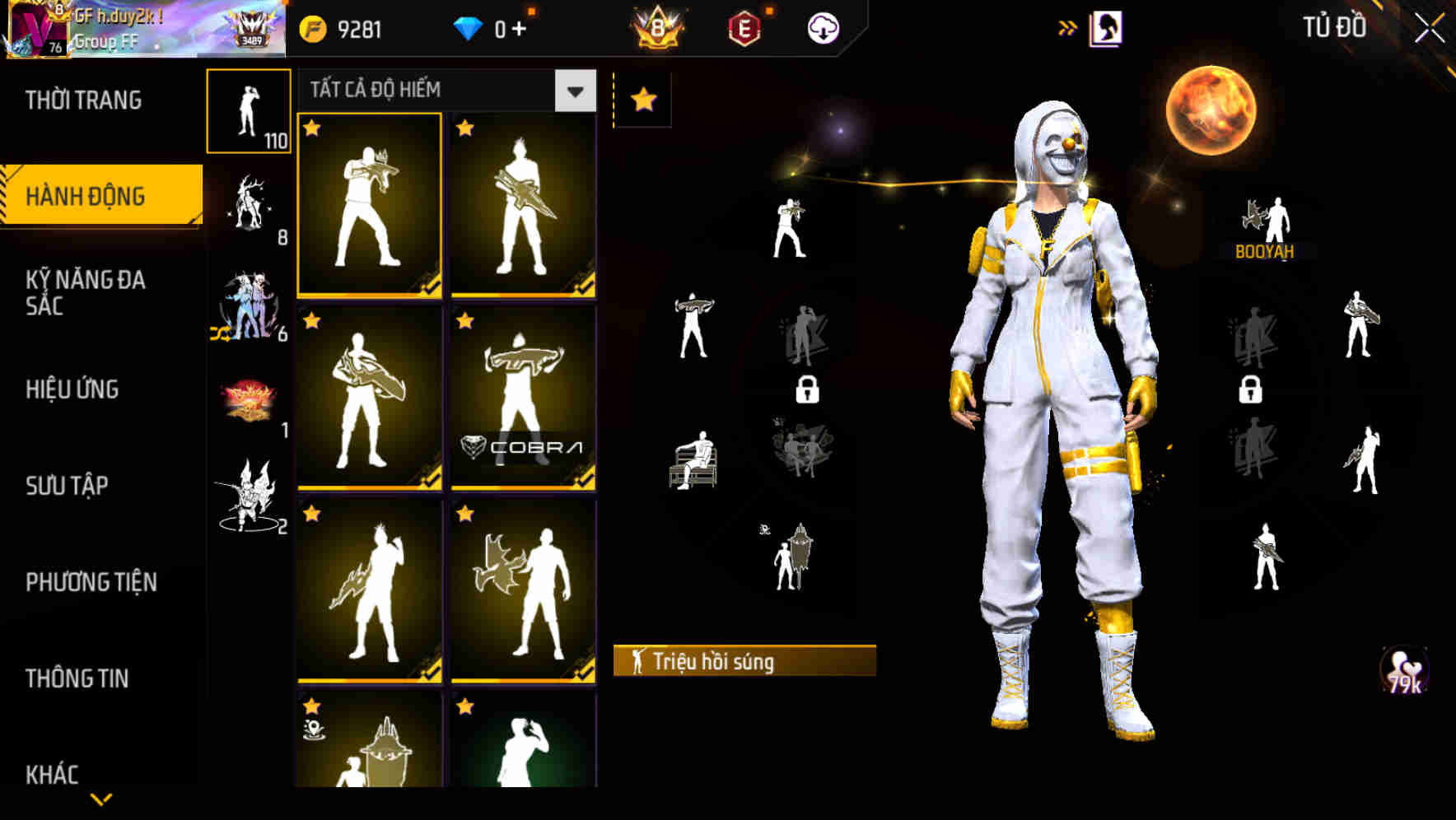Screen dimensions: 1456x820
Task: Open the TẤT CẢ ĐỘ HIẾM rarity dropdown
Action: (574, 91)
